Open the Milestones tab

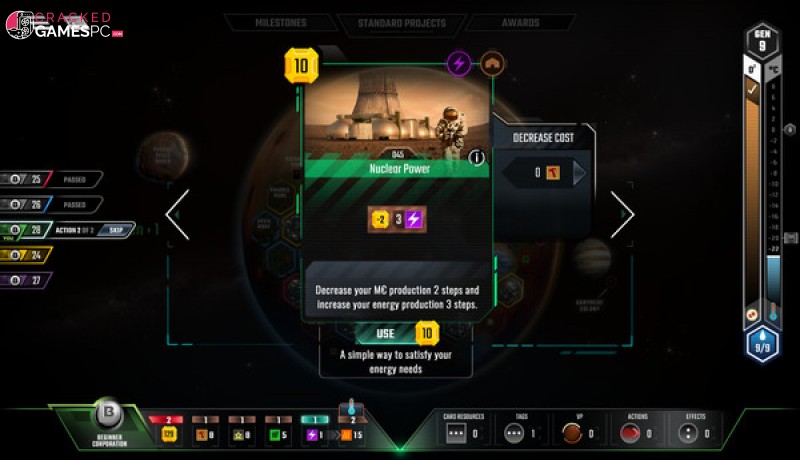(x=278, y=23)
